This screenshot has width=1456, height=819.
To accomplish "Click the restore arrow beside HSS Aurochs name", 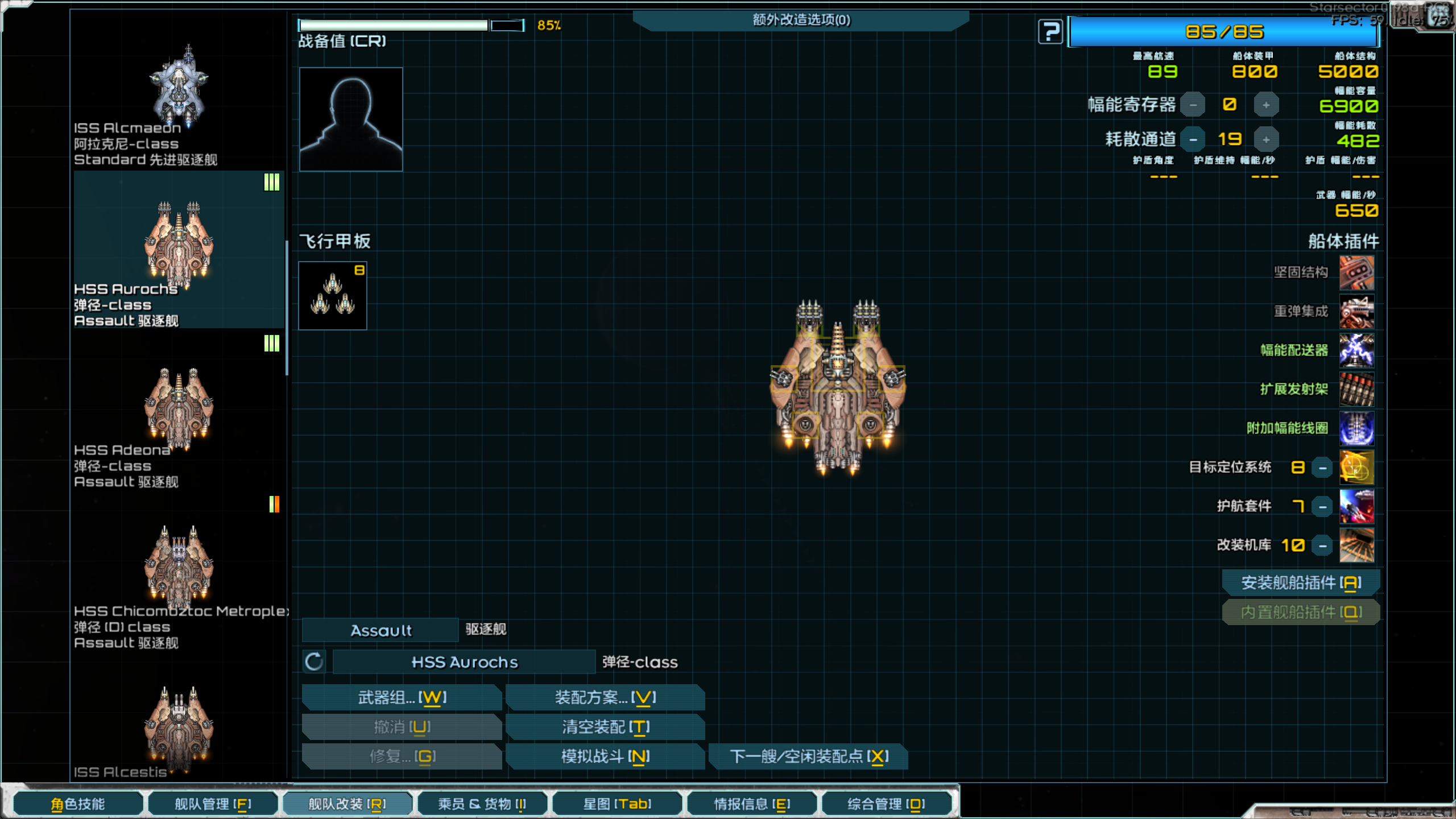I will pyautogui.click(x=313, y=661).
